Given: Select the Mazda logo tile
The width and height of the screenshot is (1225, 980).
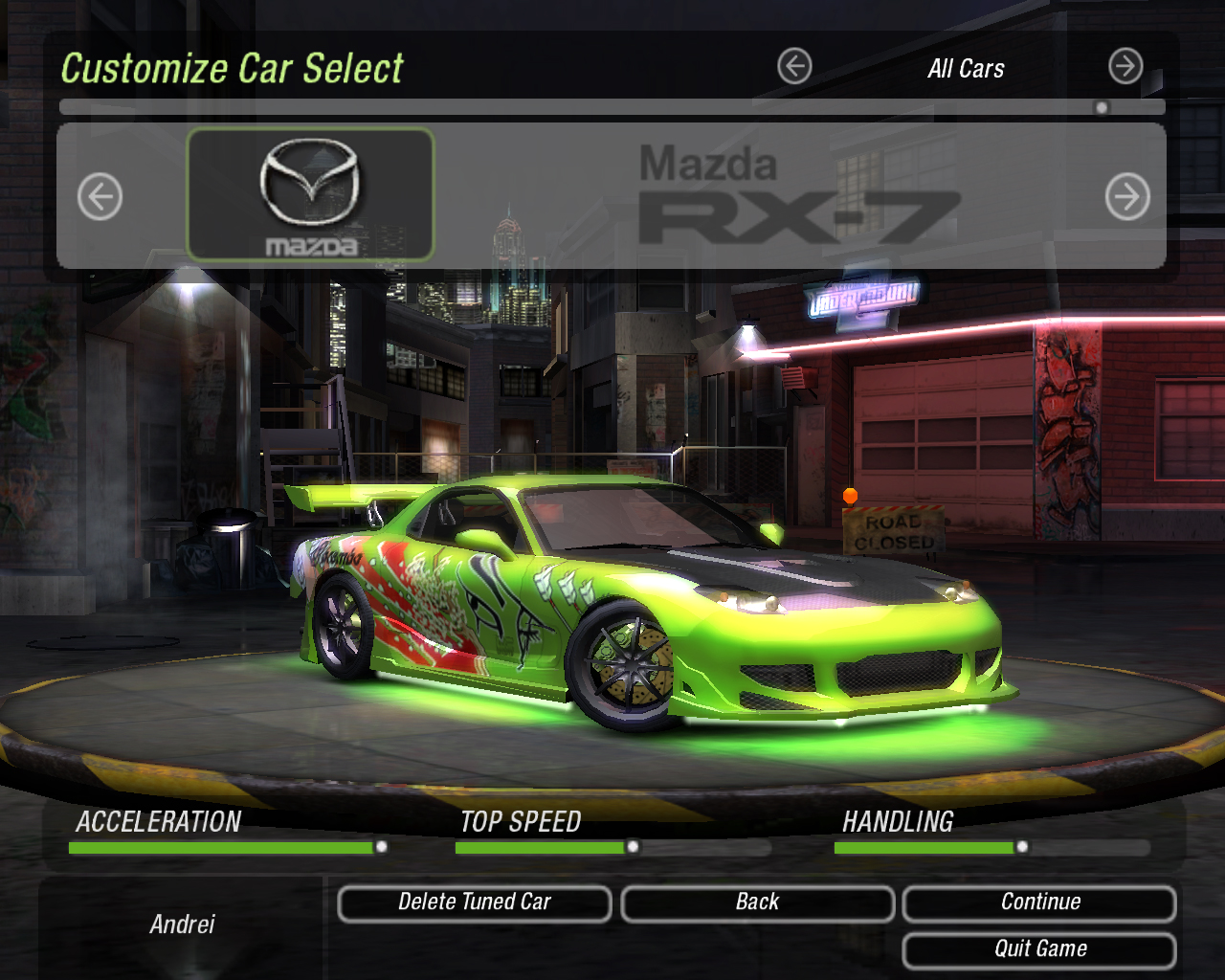Looking at the screenshot, I should (x=310, y=195).
